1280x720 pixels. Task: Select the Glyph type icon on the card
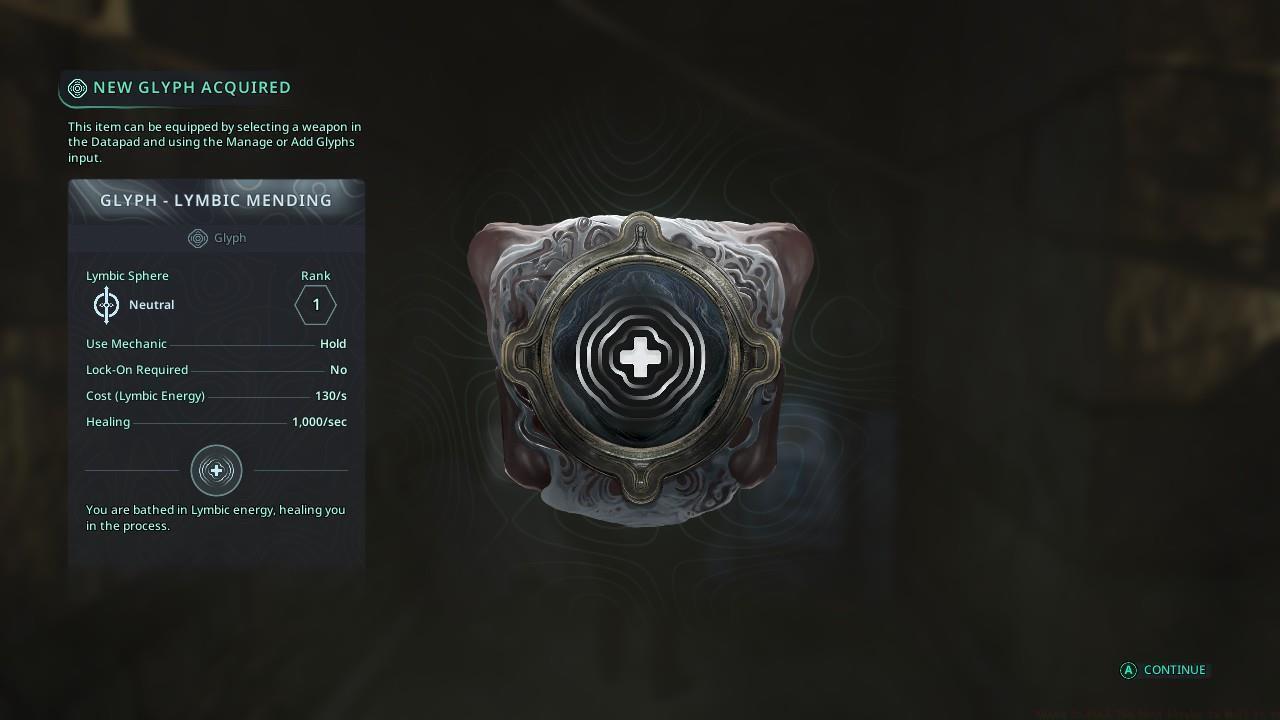coord(197,238)
